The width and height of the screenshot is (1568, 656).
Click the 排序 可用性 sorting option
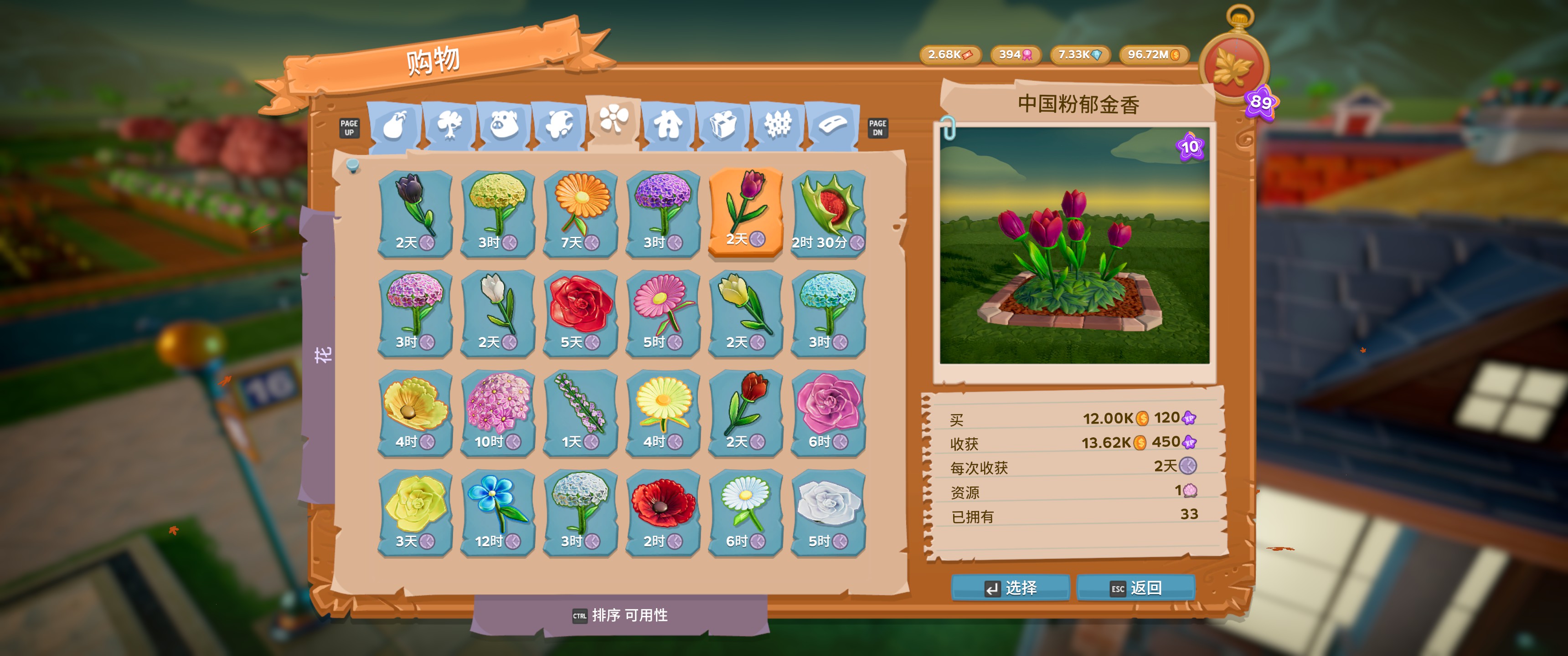627,616
